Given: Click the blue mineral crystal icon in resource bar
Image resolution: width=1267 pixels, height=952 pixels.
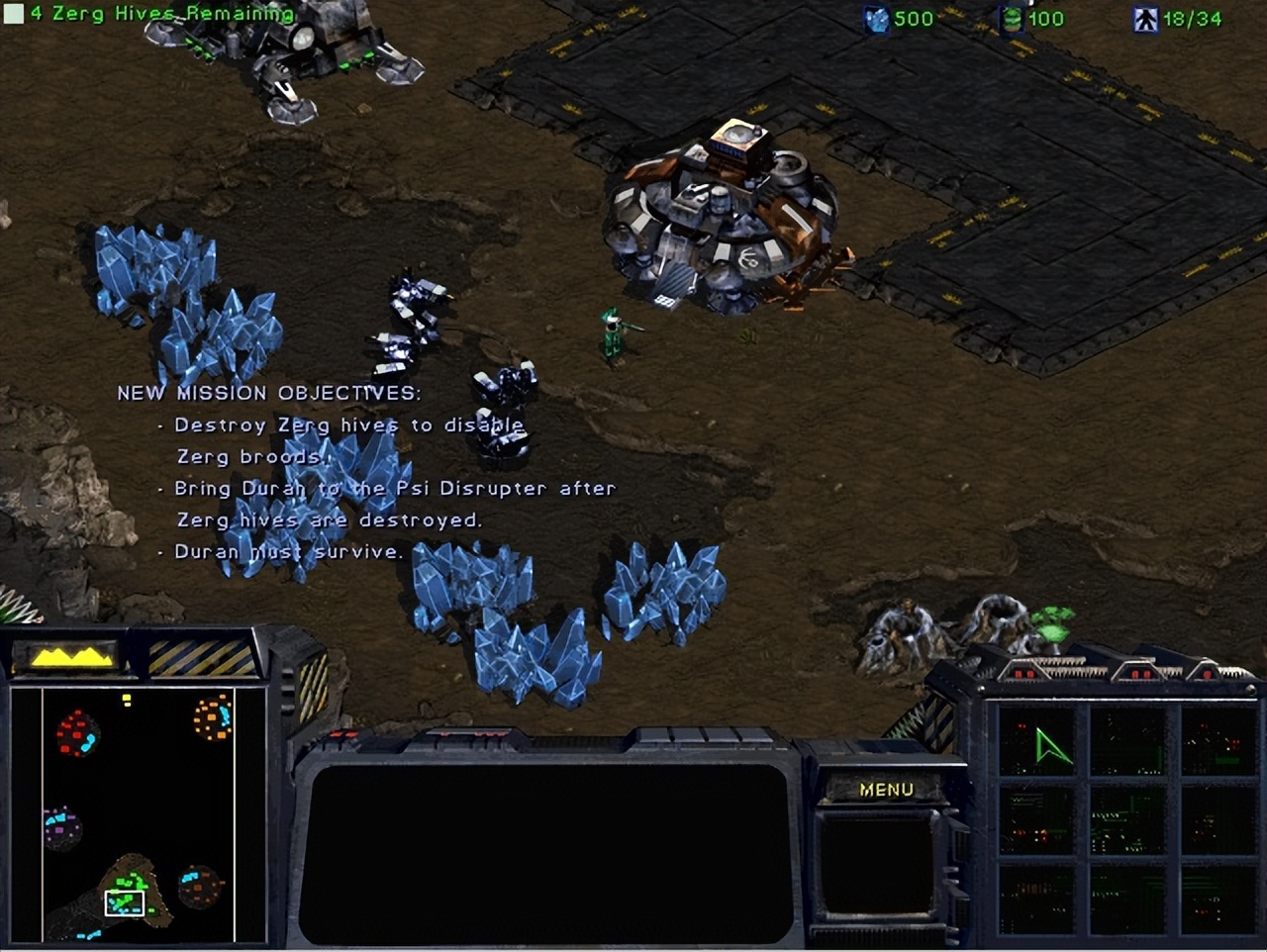Looking at the screenshot, I should 875,18.
